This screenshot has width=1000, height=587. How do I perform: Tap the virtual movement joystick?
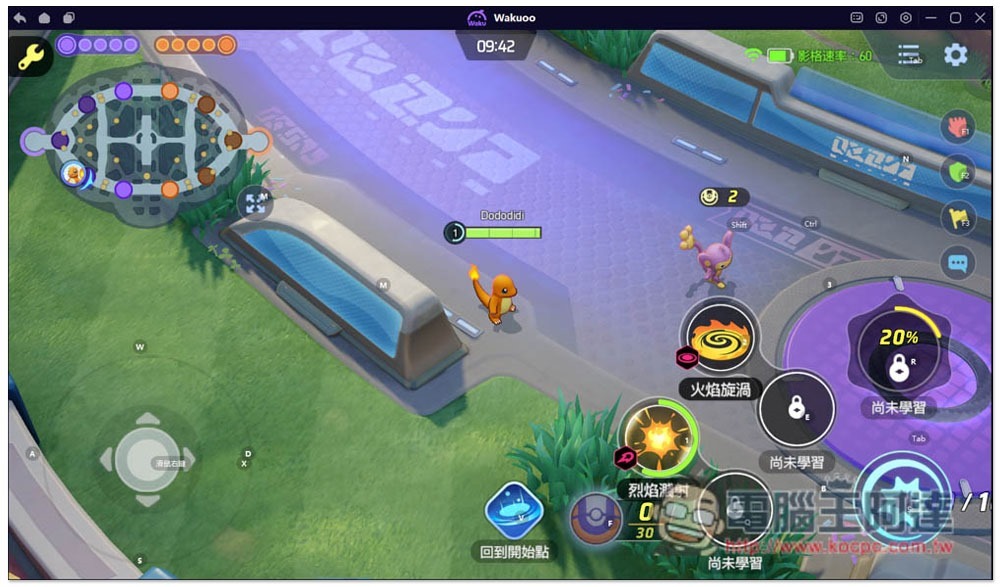(147, 459)
